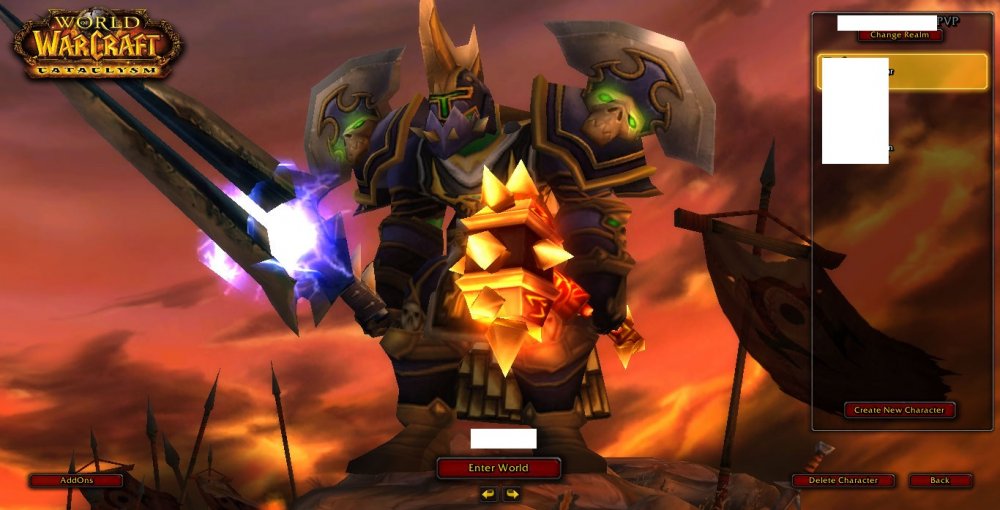Choose Change Realm at the top

(900, 35)
